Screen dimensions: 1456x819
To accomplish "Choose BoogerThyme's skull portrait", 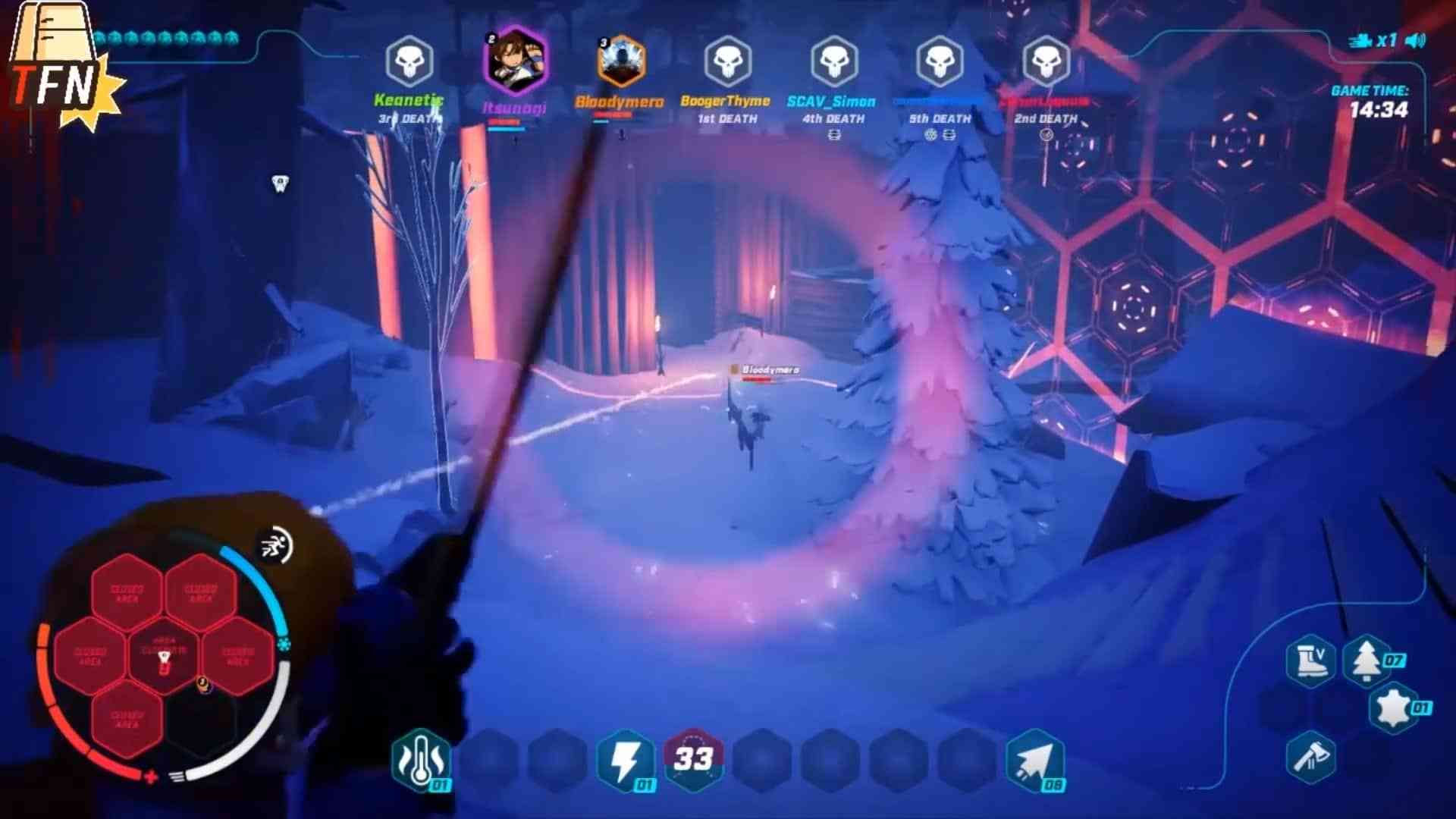I will pos(728,61).
